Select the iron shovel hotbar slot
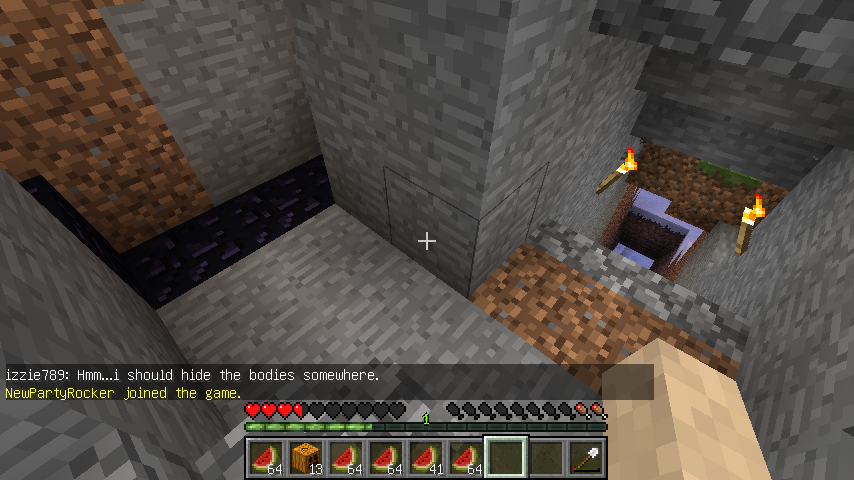The image size is (854, 480). 585,458
